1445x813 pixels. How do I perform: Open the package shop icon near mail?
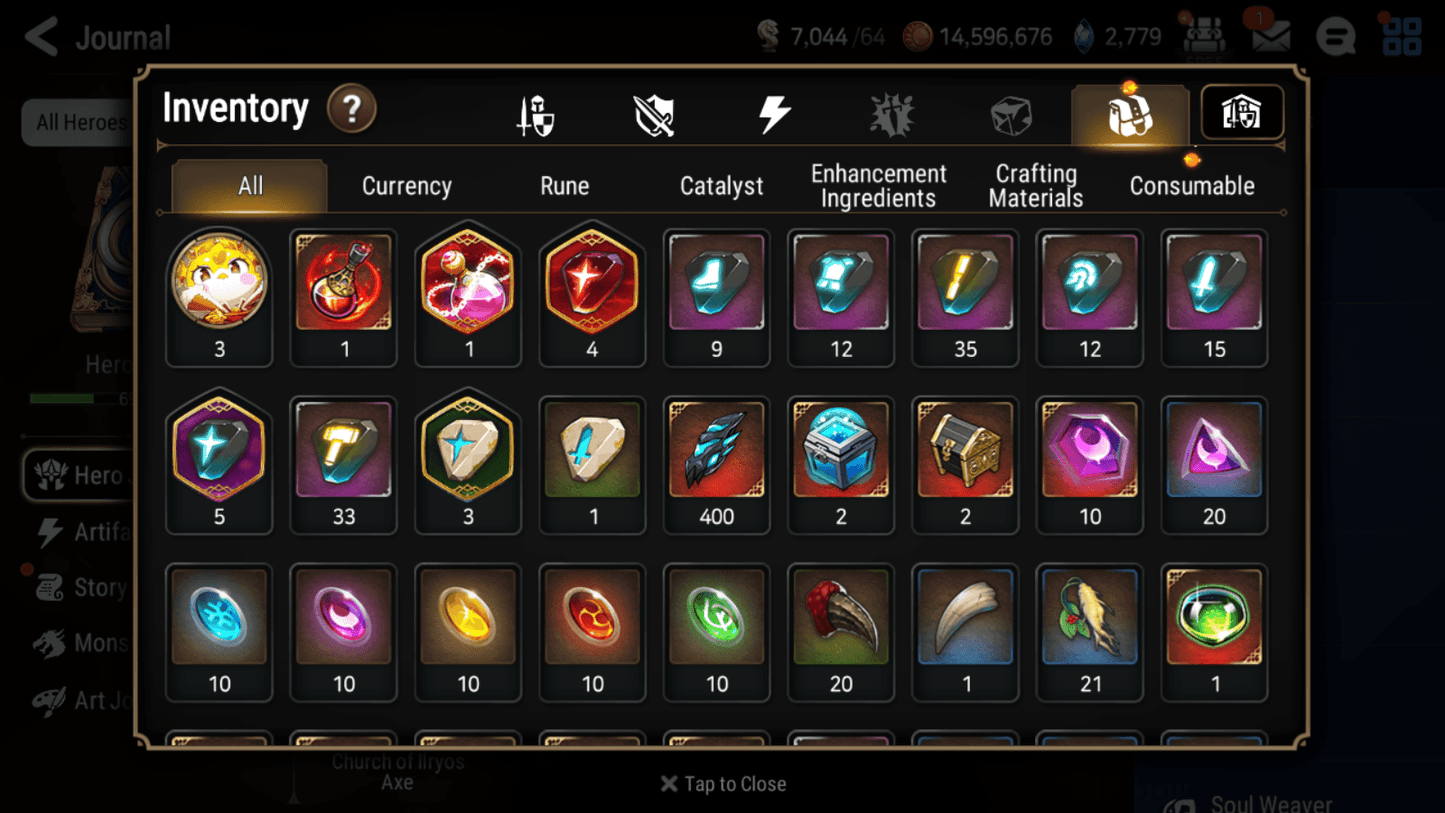point(1207,33)
